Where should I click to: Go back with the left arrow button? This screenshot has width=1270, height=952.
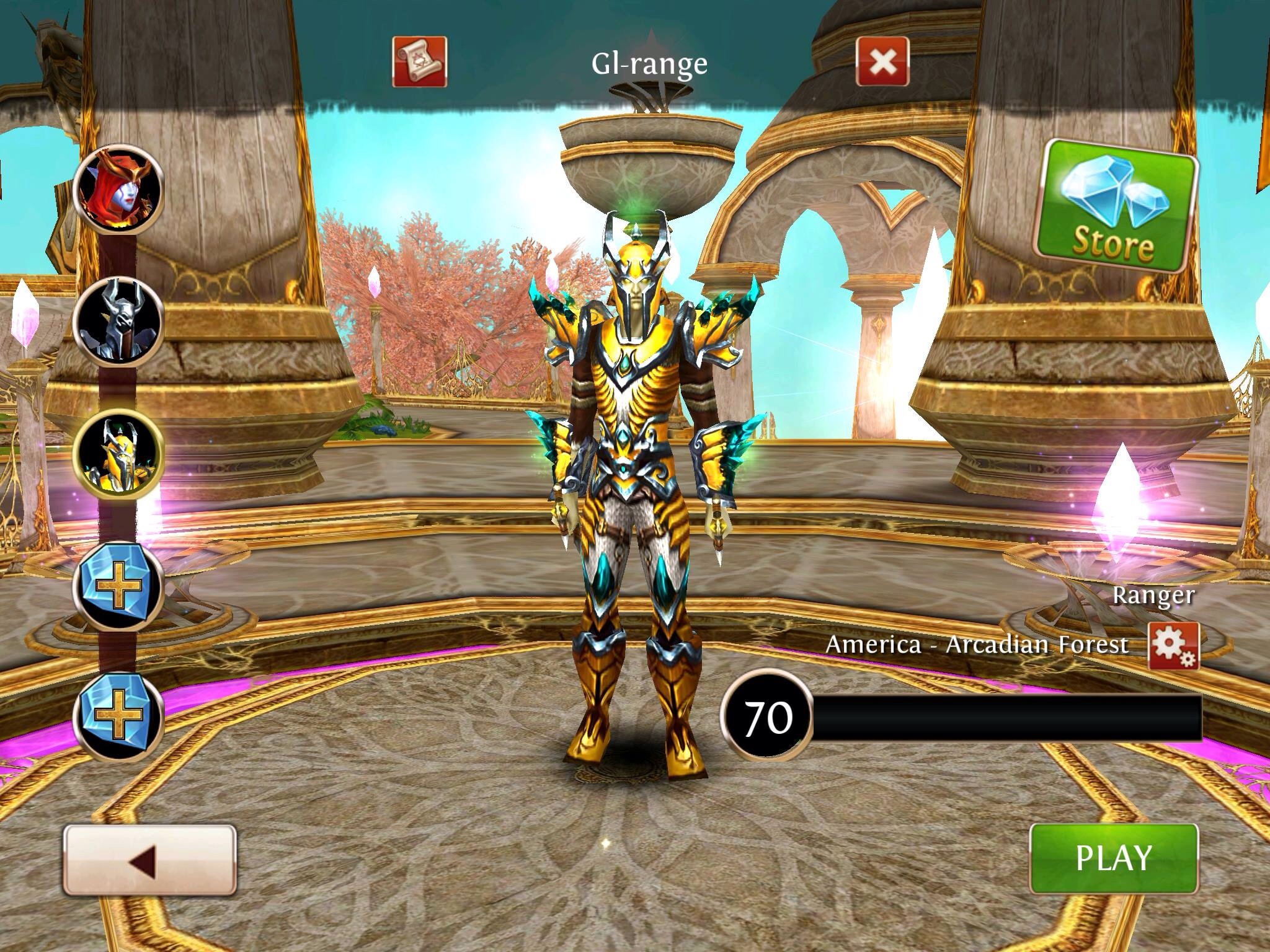pyautogui.click(x=149, y=859)
